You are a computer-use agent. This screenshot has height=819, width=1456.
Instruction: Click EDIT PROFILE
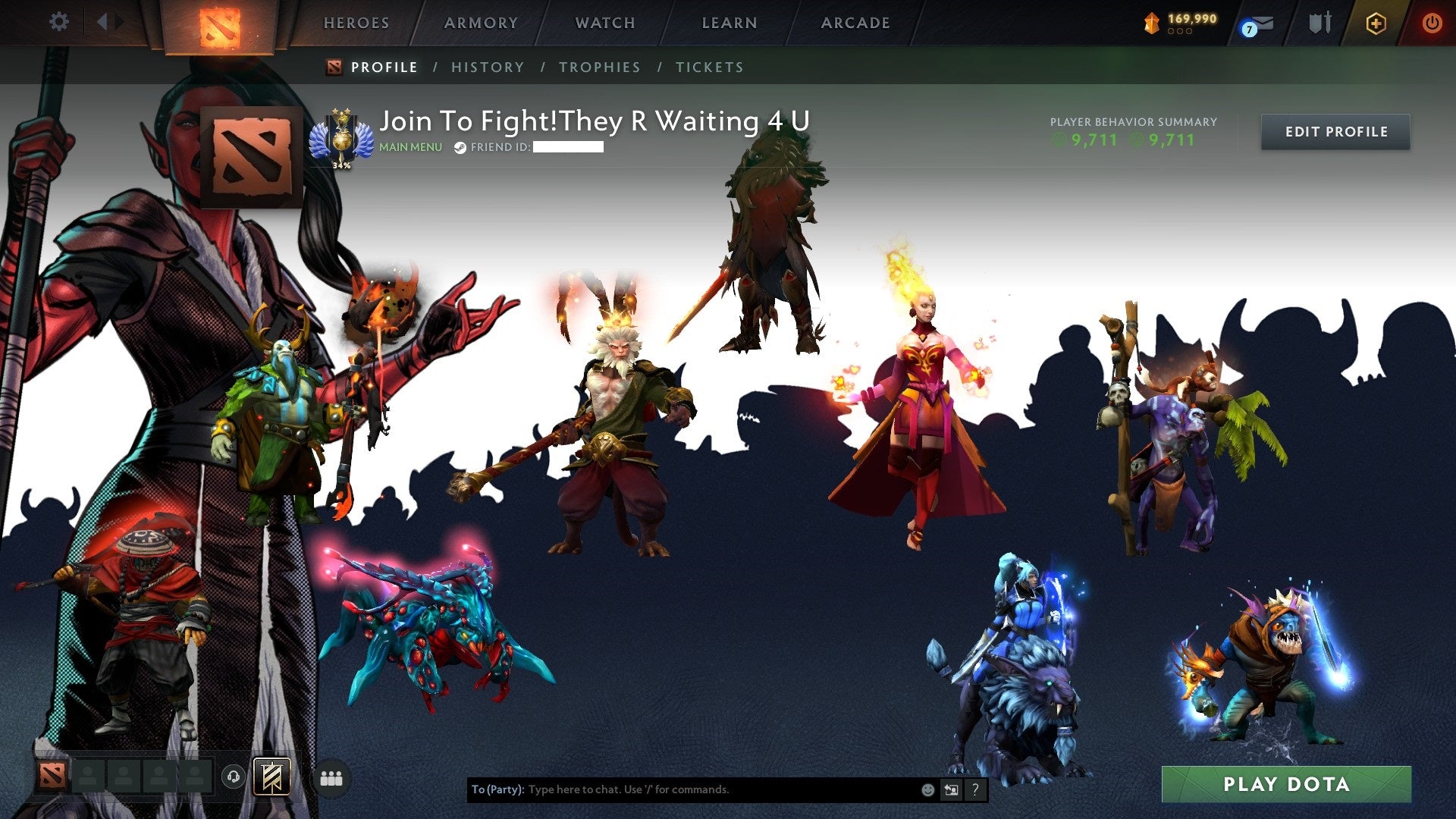point(1335,131)
